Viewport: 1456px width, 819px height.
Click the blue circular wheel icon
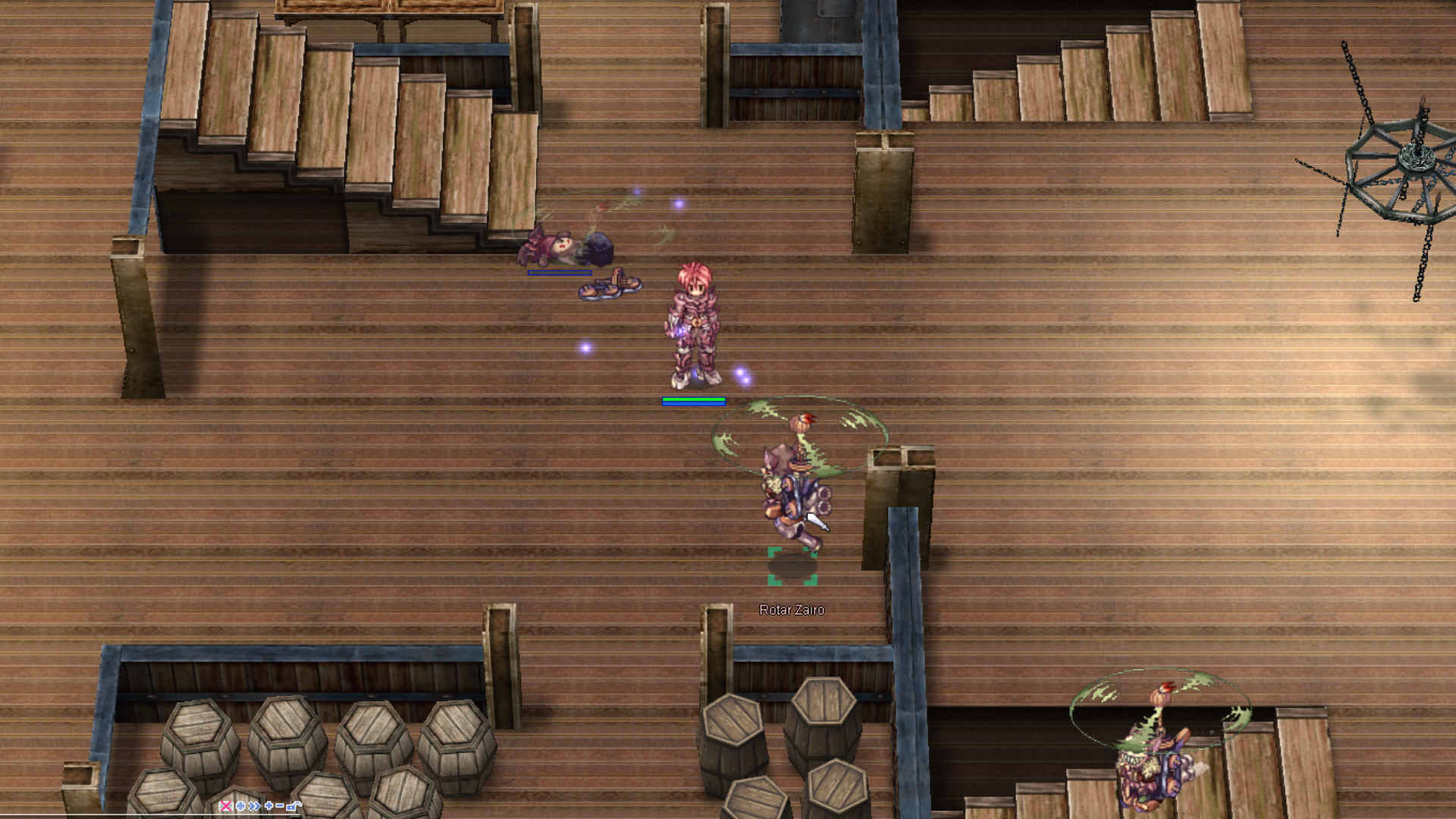[240, 806]
